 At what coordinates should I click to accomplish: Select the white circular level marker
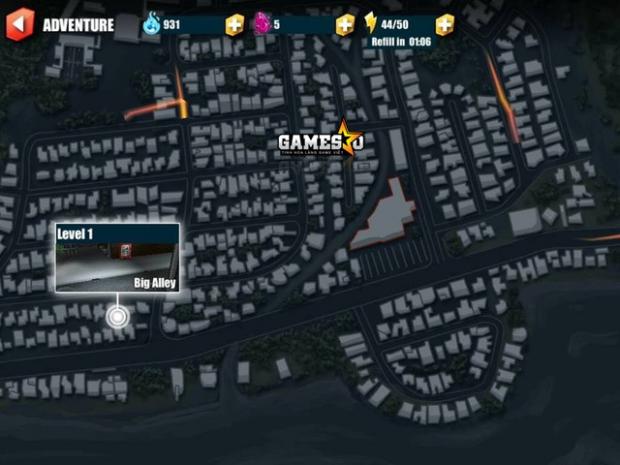[118, 317]
